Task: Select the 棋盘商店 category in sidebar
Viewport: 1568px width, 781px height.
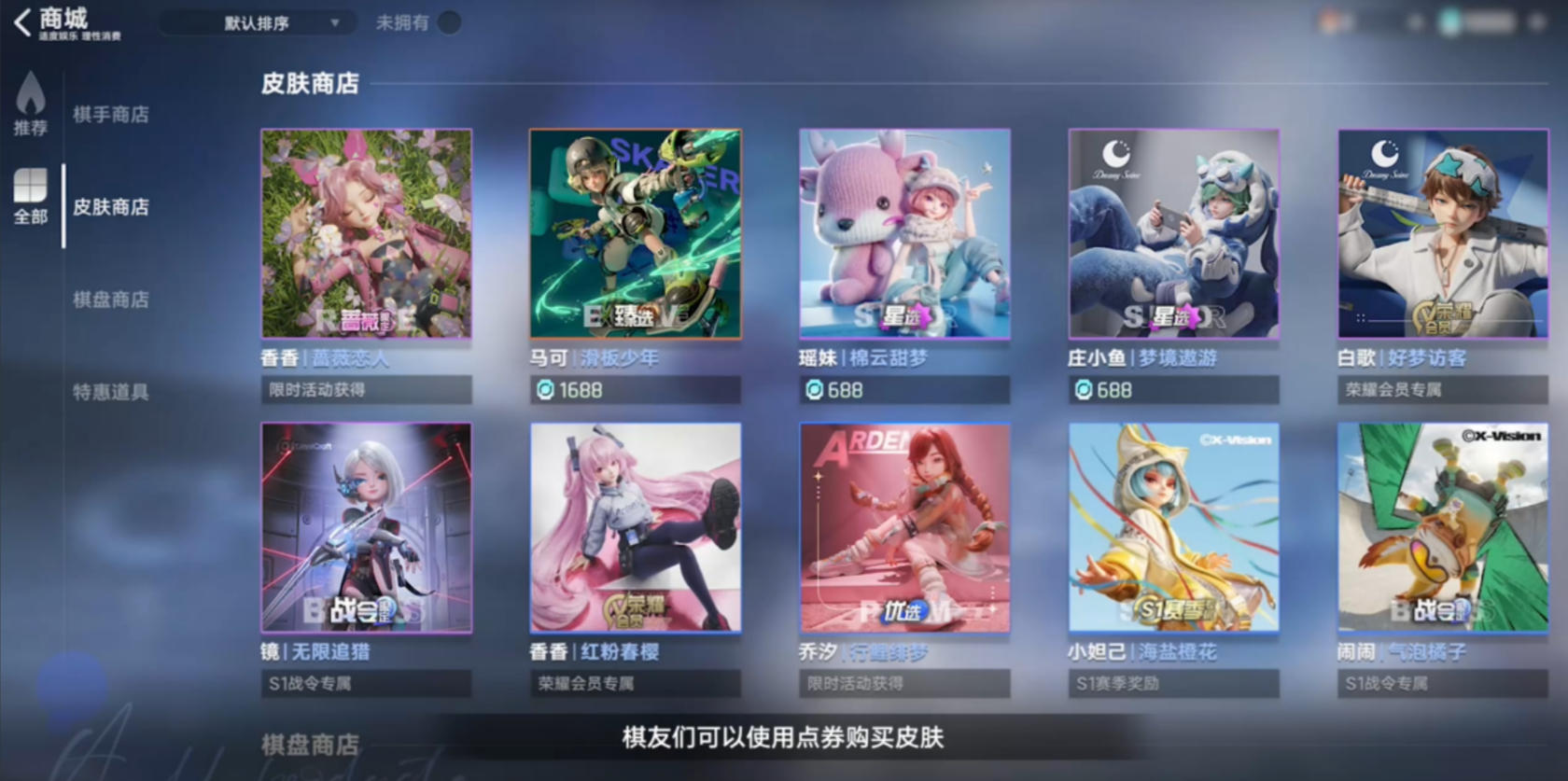Action: pyautogui.click(x=112, y=300)
